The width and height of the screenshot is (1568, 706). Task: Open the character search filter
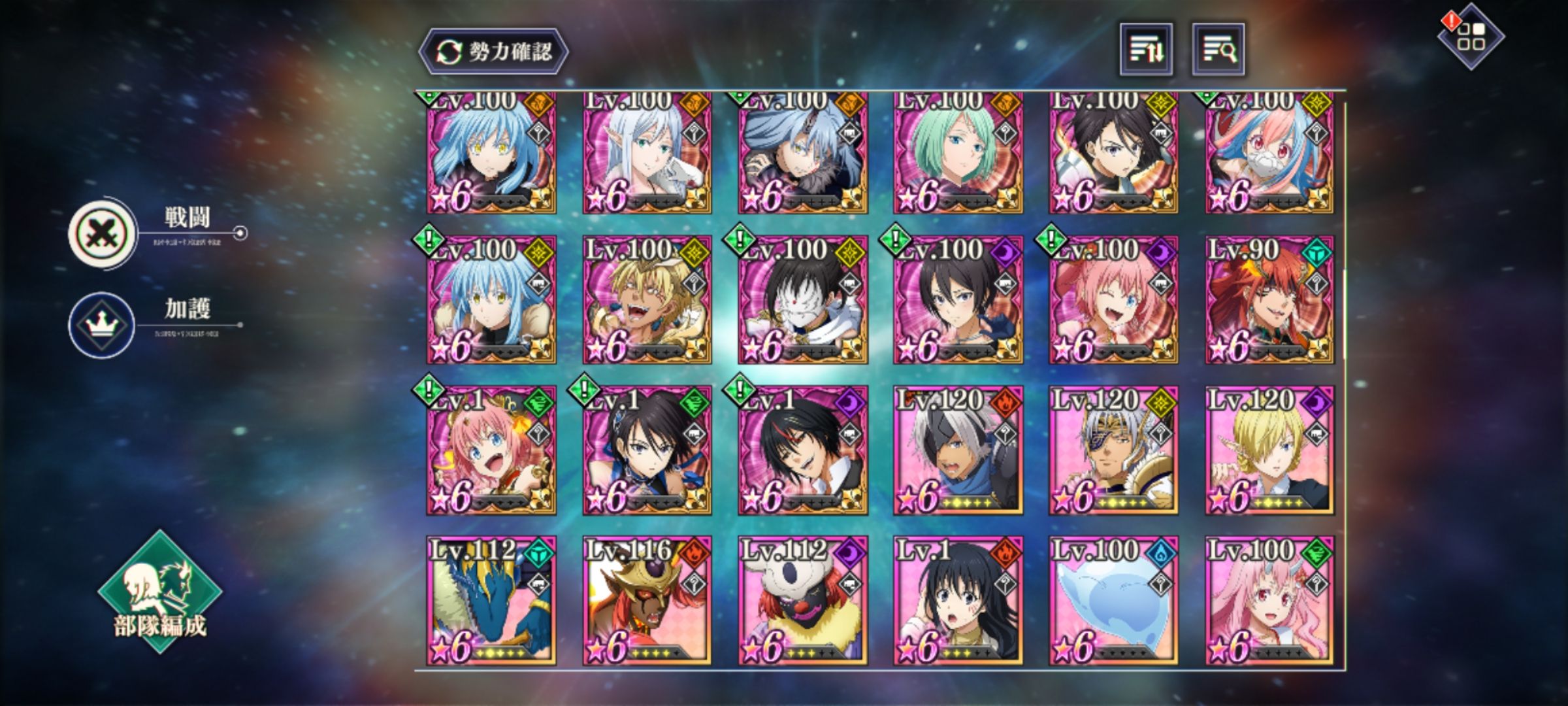pyautogui.click(x=1218, y=50)
